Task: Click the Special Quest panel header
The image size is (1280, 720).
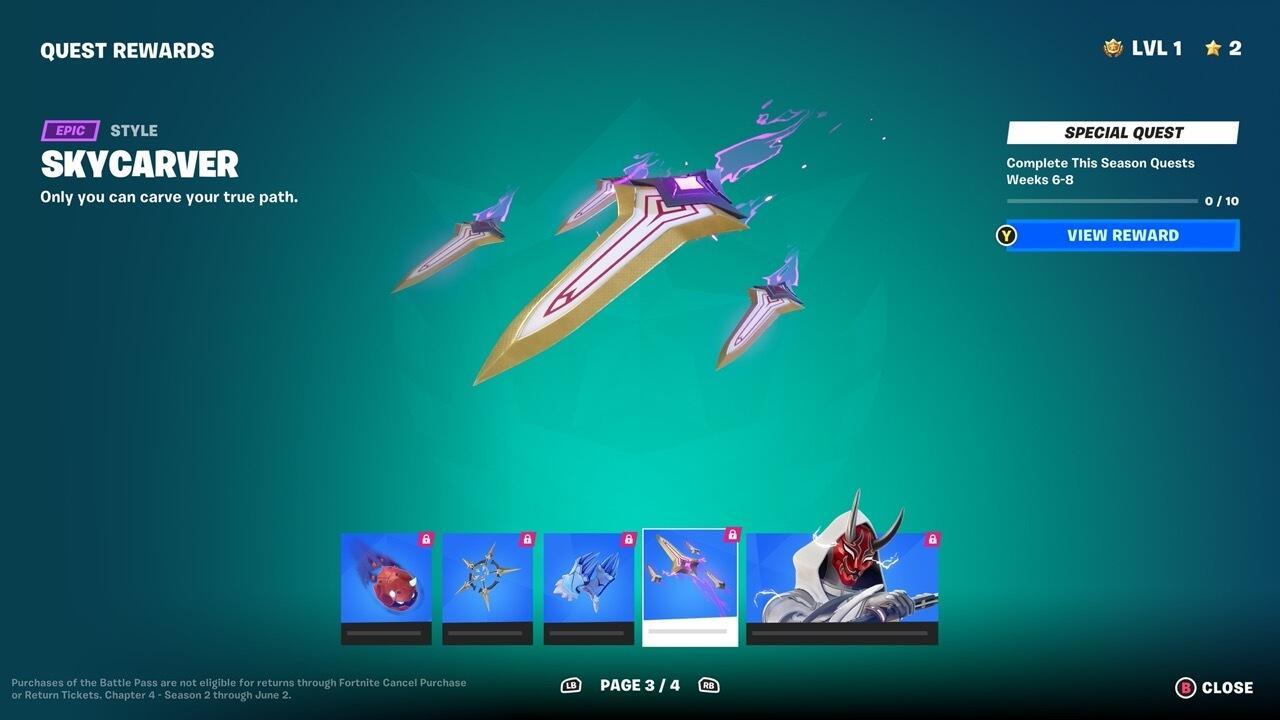Action: pyautogui.click(x=1121, y=132)
